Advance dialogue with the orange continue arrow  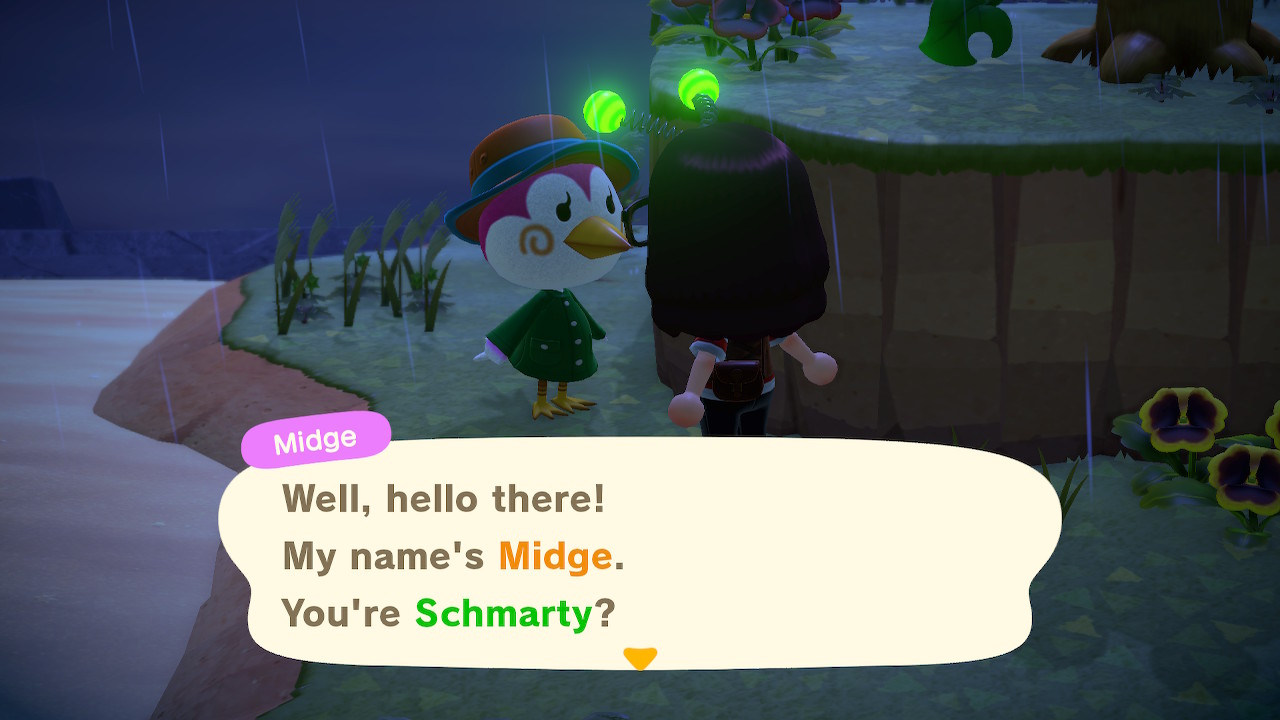coord(639,658)
